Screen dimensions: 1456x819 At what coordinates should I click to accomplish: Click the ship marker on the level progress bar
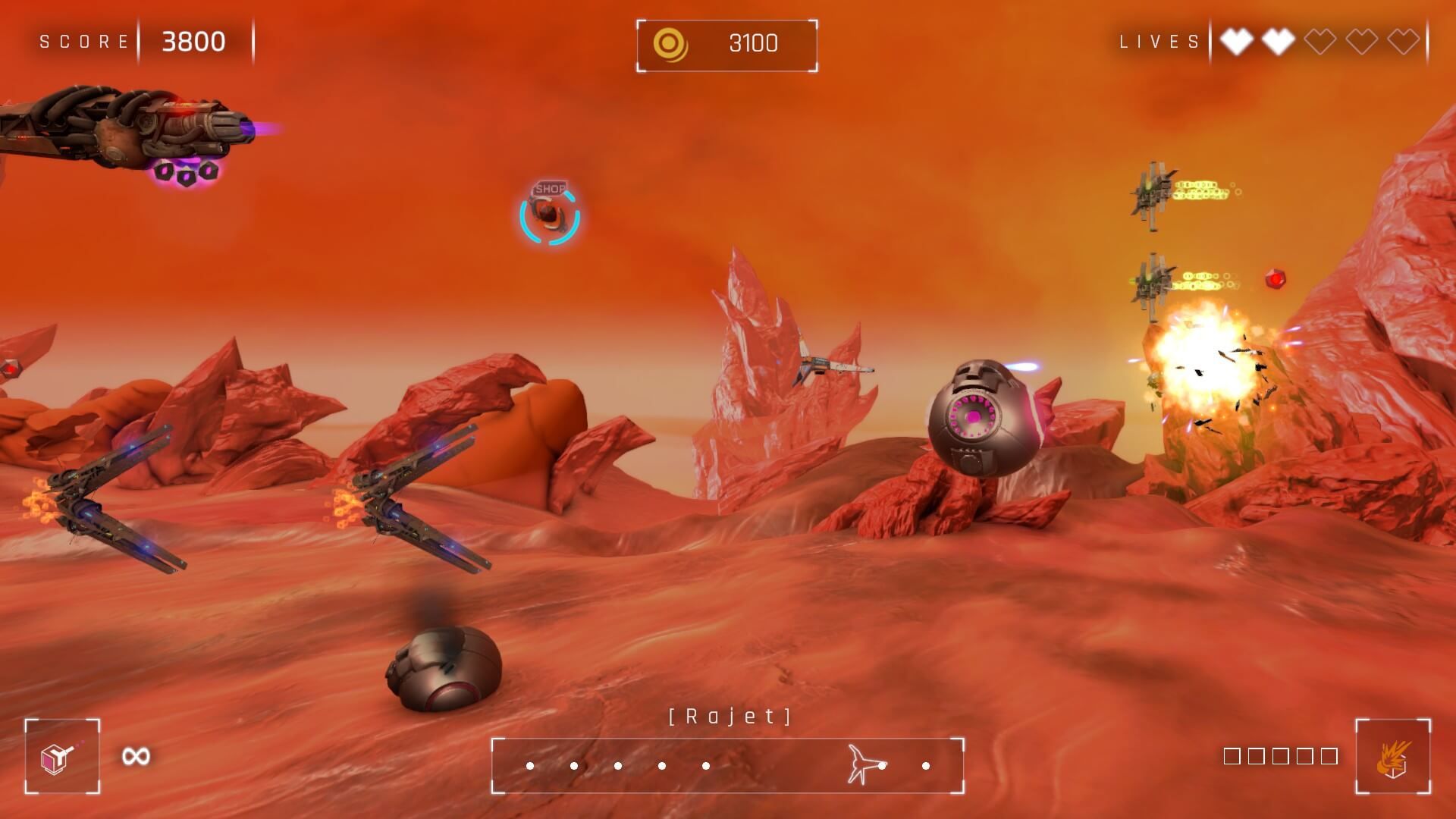point(865,764)
